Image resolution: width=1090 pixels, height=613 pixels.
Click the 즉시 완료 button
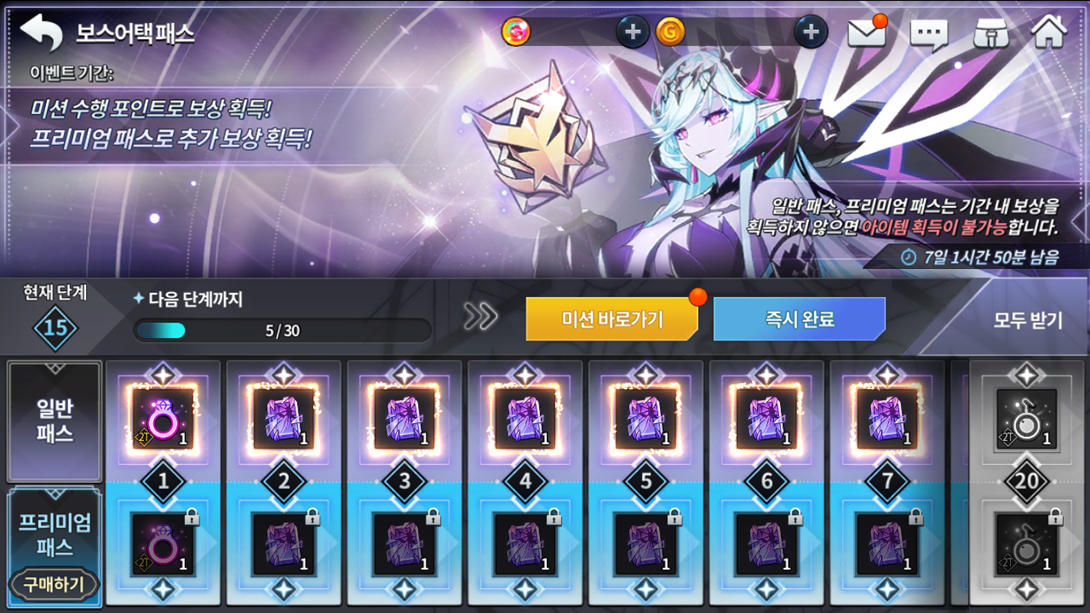pyautogui.click(x=799, y=320)
